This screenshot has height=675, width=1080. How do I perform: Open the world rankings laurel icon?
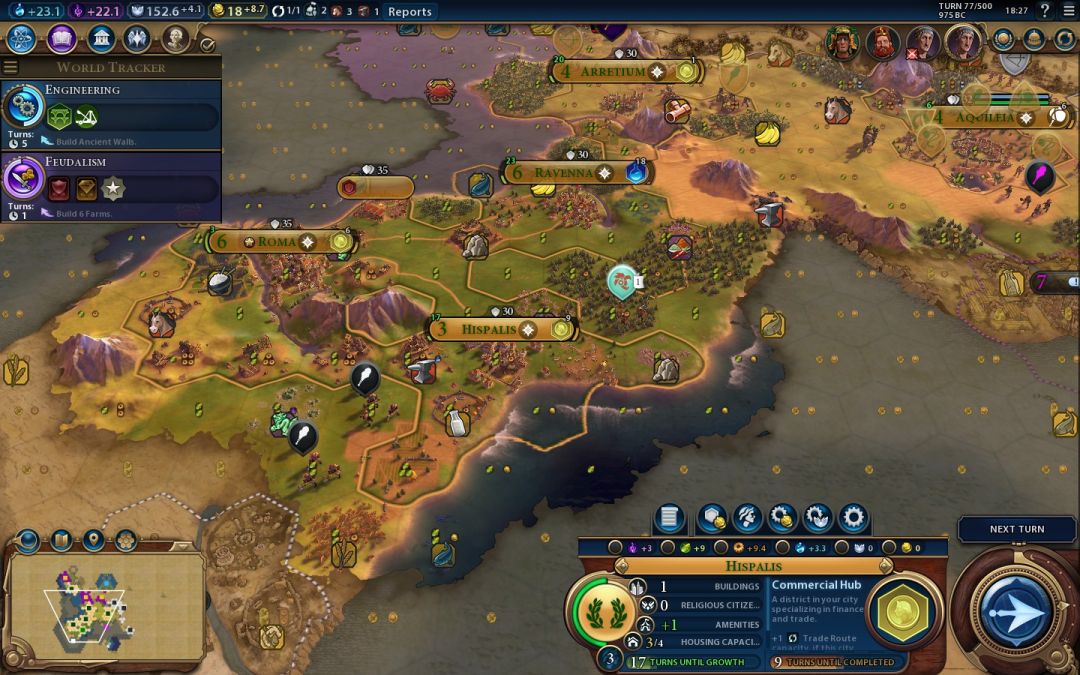pyautogui.click(x=1002, y=40)
